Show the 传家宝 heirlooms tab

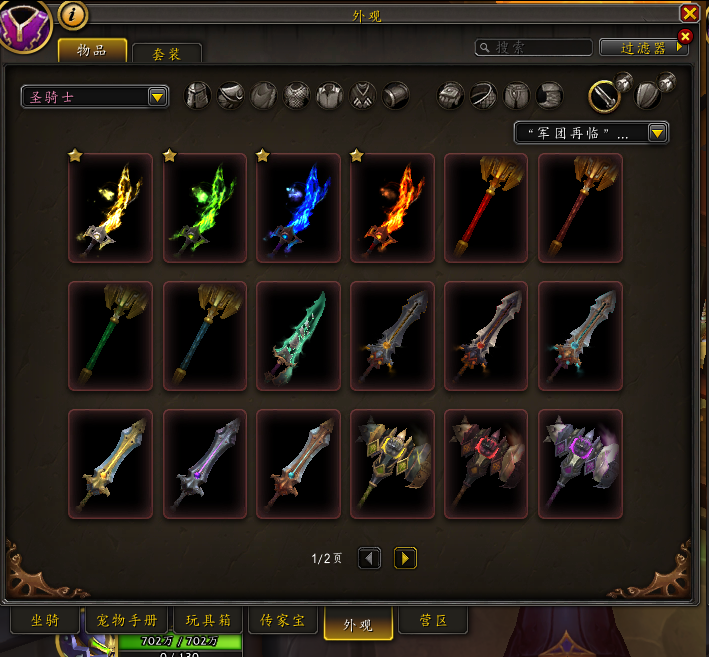click(283, 621)
